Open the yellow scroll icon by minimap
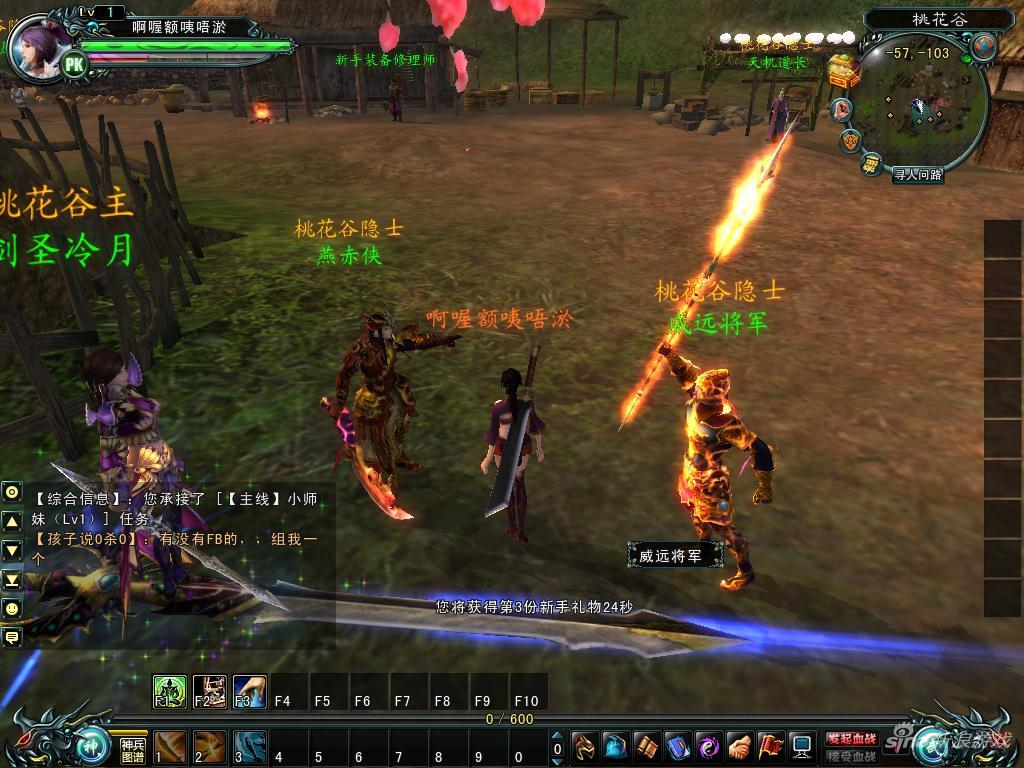This screenshot has height=768, width=1024. point(872,163)
